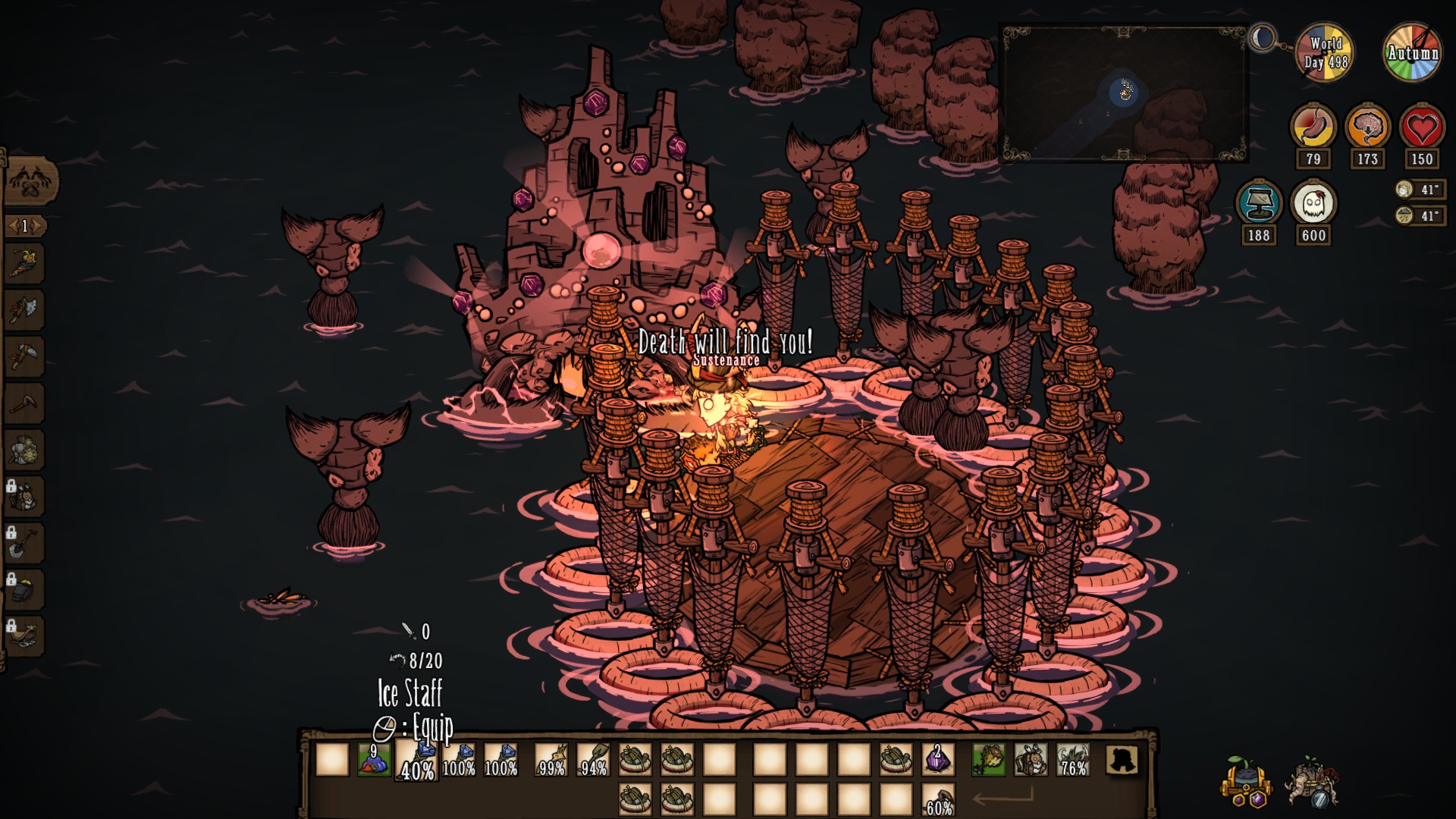Screen dimensions: 1456x819
Task: Click the gem machine icon bottom right
Action: [x=1245, y=782]
